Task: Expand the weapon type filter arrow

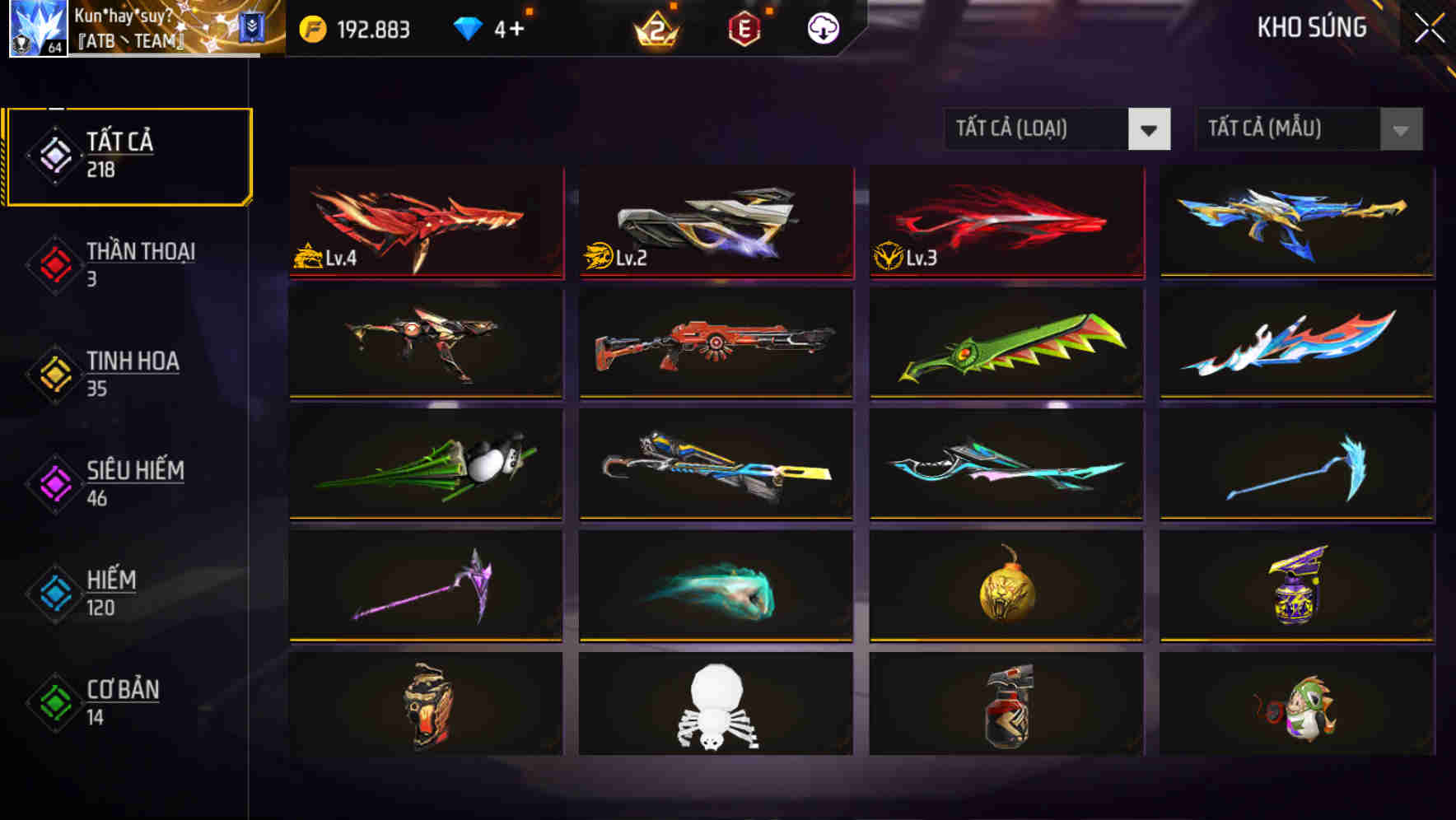Action: point(1150,129)
